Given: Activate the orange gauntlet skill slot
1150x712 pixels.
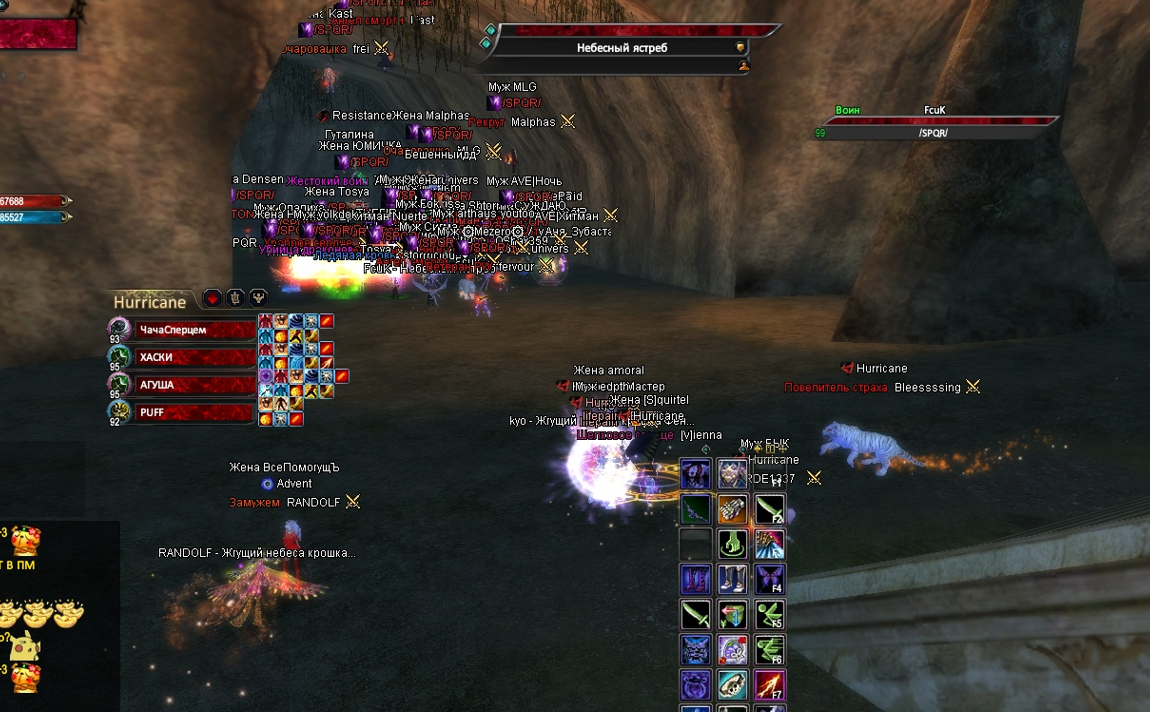Looking at the screenshot, I should click(732, 509).
